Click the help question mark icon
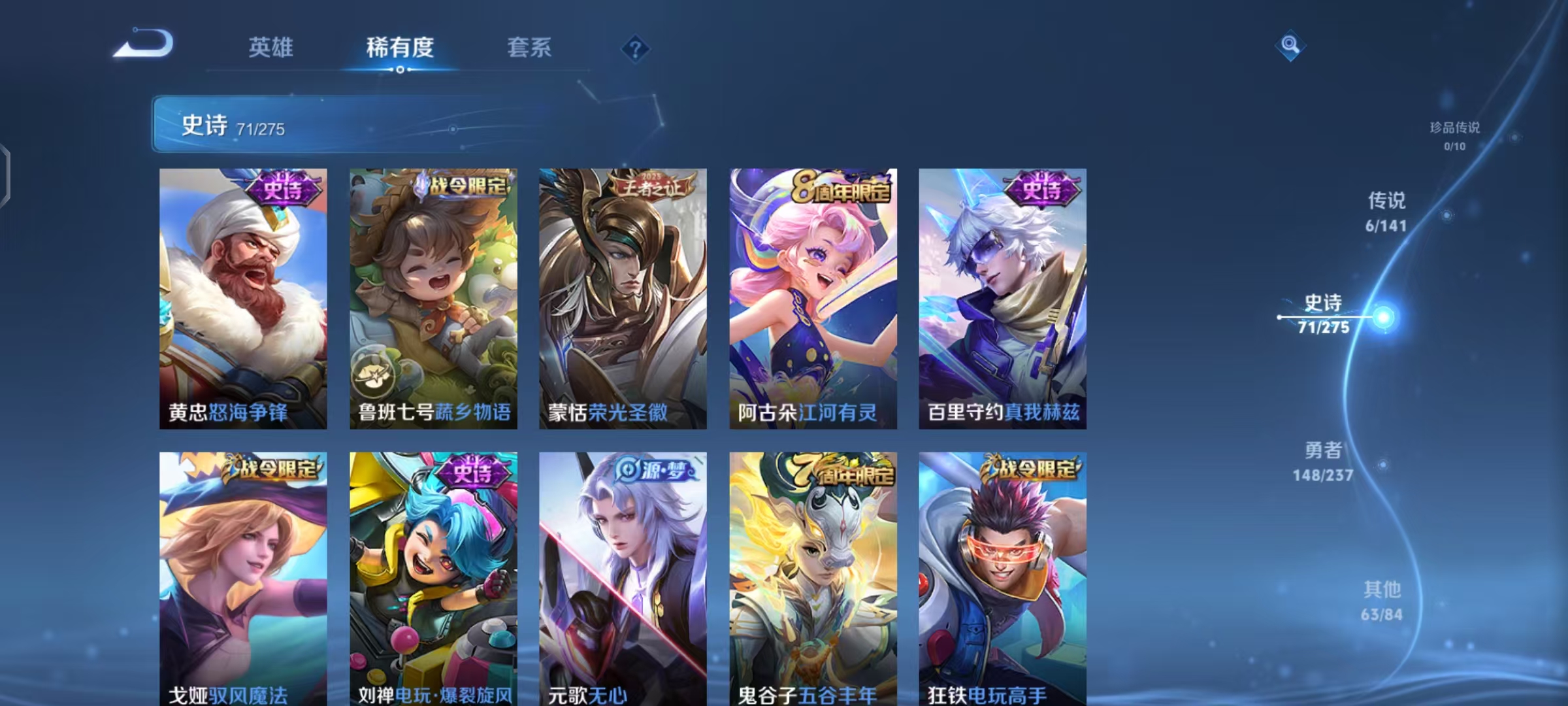The width and height of the screenshot is (1568, 706). (x=635, y=48)
